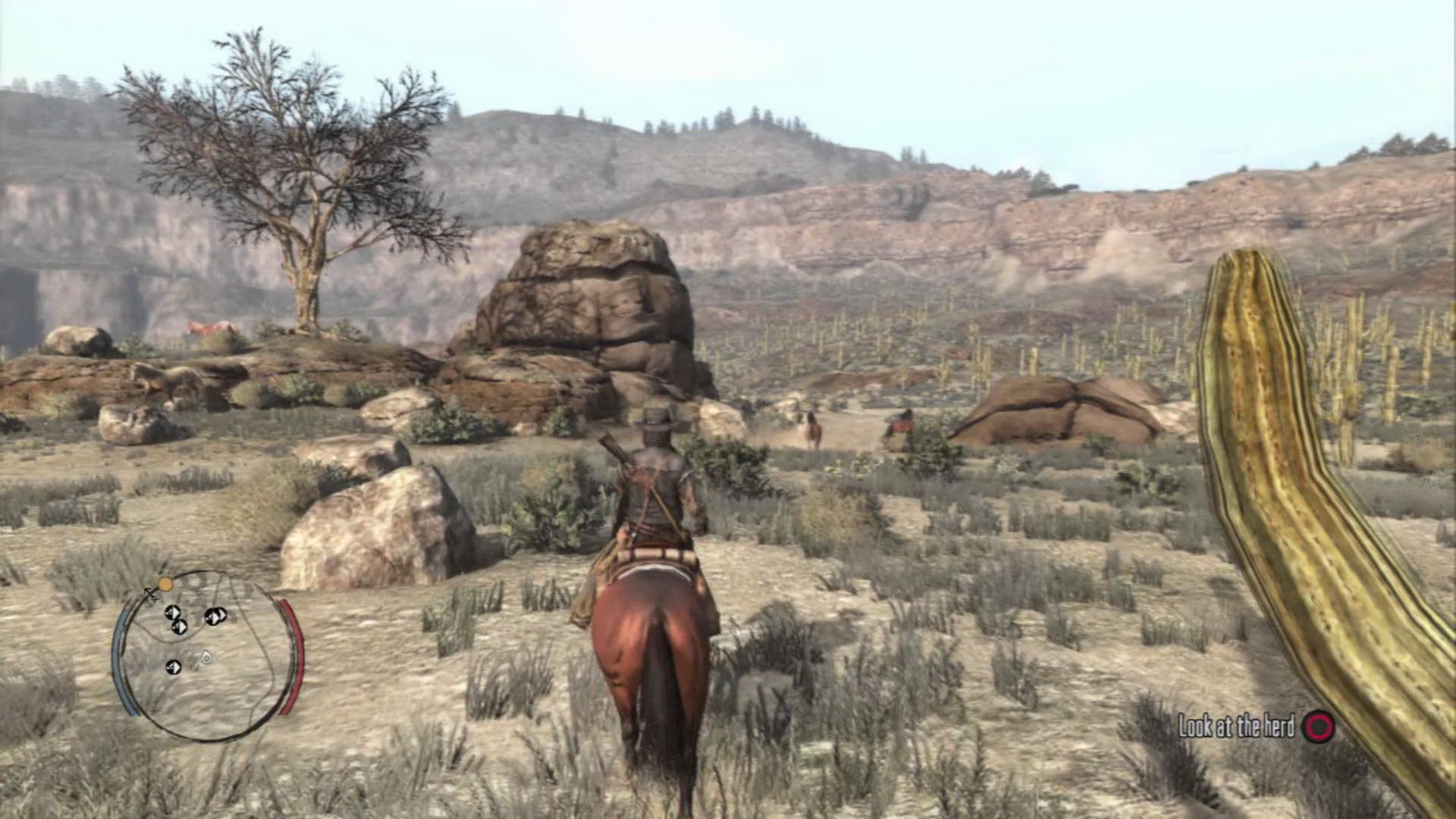The height and width of the screenshot is (819, 1456).
Task: Click the middle horse blip on the minimap
Action: tap(178, 626)
